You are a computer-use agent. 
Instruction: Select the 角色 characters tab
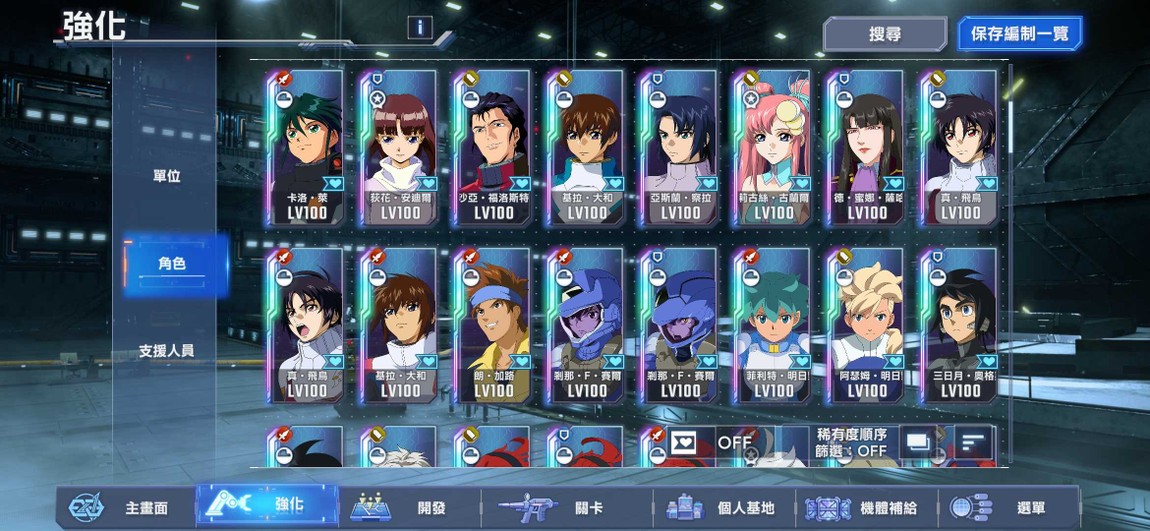[x=172, y=264]
